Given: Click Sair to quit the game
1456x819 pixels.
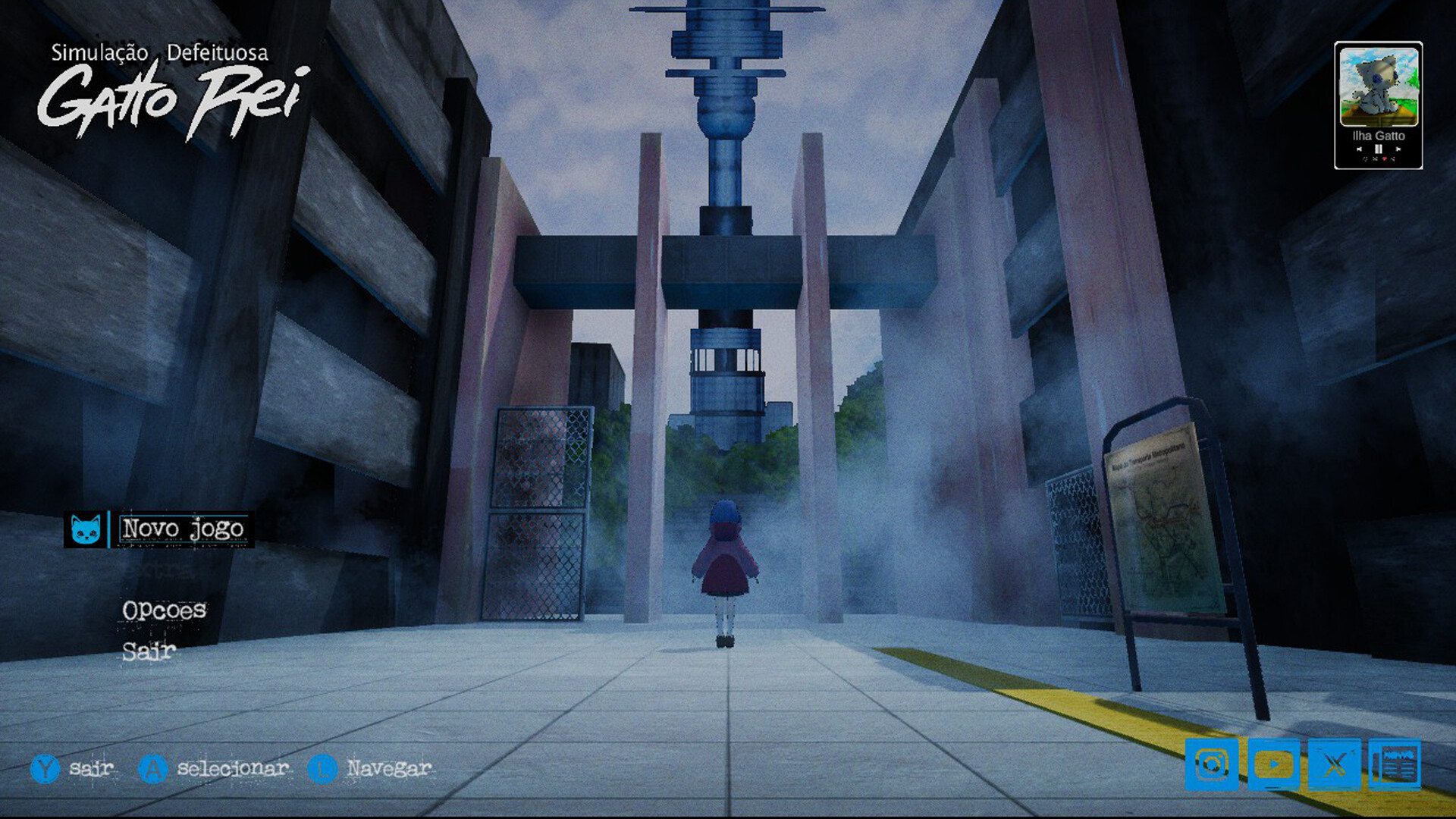Looking at the screenshot, I should [x=149, y=651].
